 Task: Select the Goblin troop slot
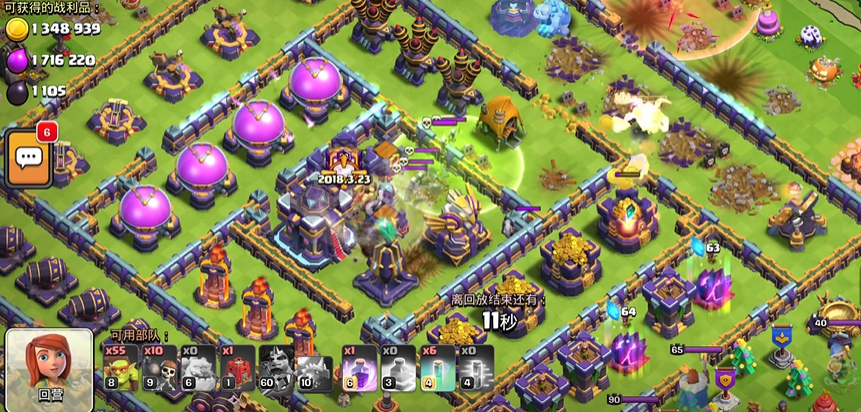coord(120,367)
